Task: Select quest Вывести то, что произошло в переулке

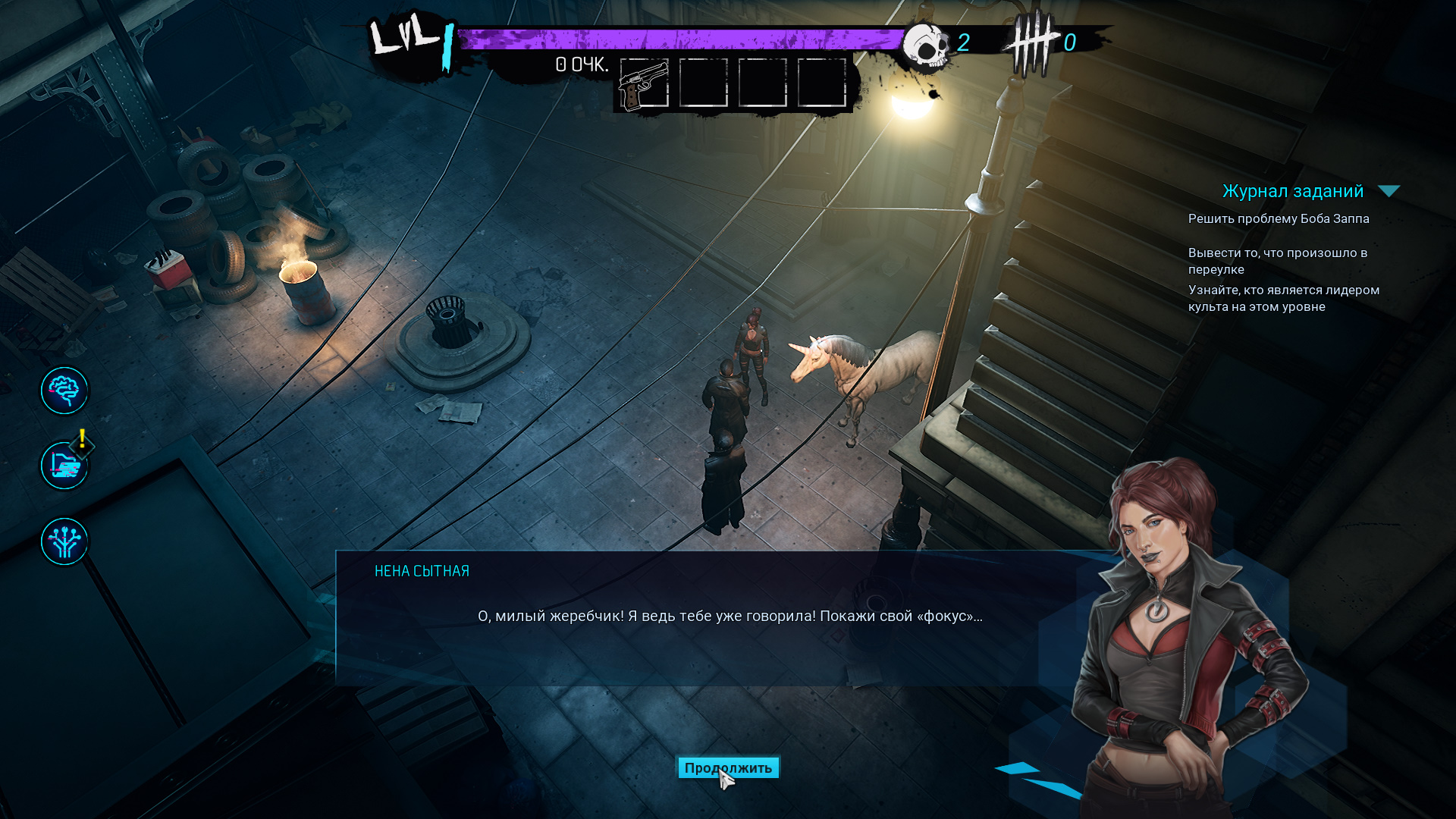Action: point(1277,261)
